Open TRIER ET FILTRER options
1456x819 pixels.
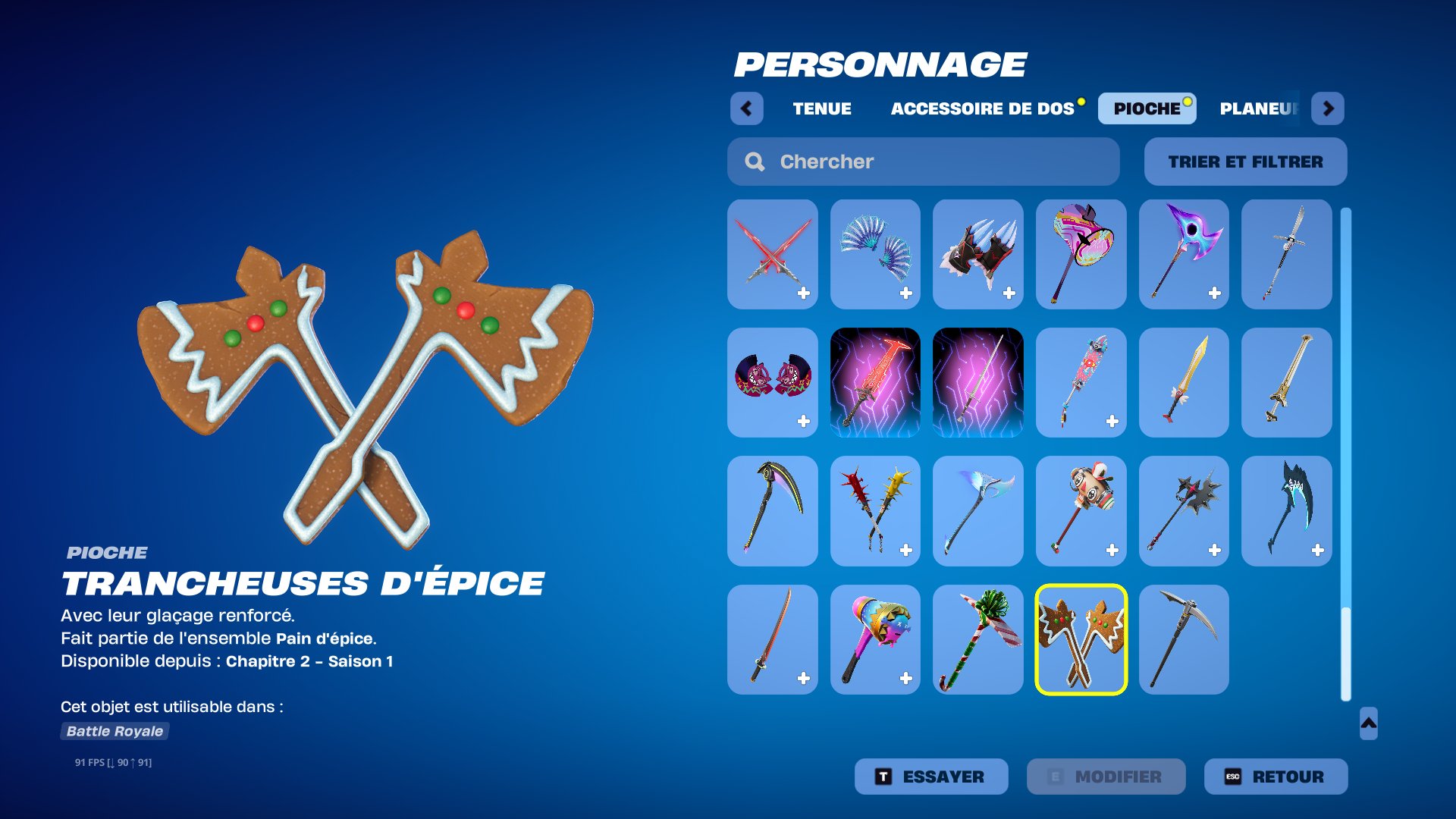(1245, 162)
